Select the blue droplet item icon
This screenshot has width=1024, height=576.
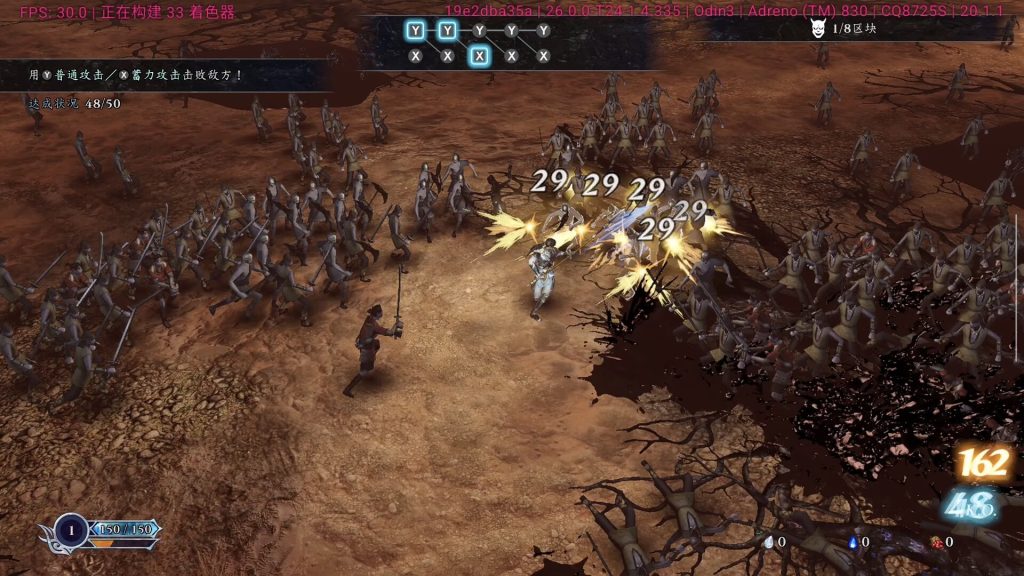(852, 542)
